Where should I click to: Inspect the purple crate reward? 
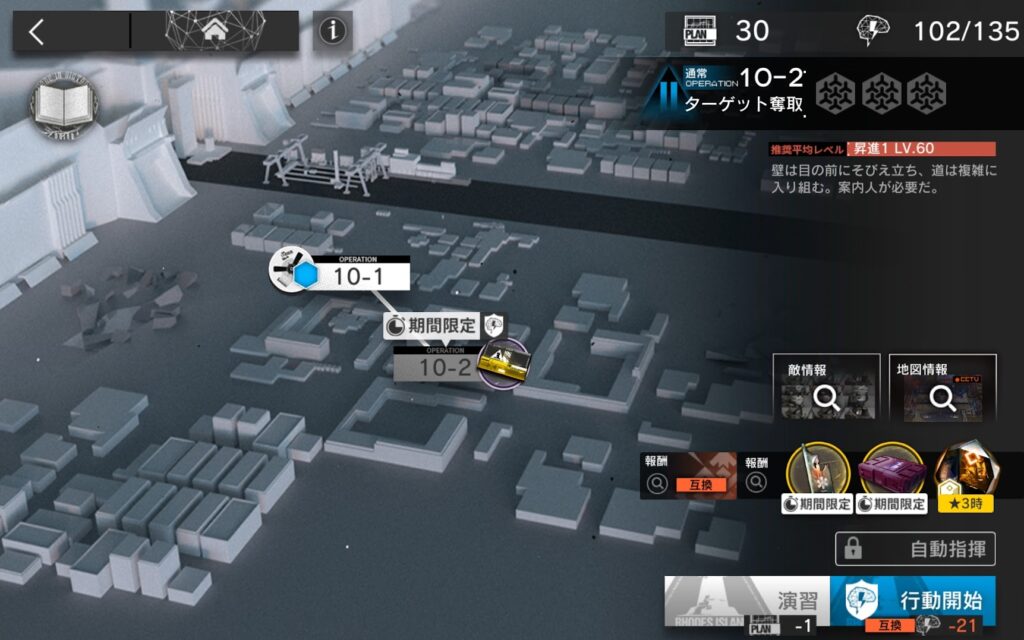point(892,472)
